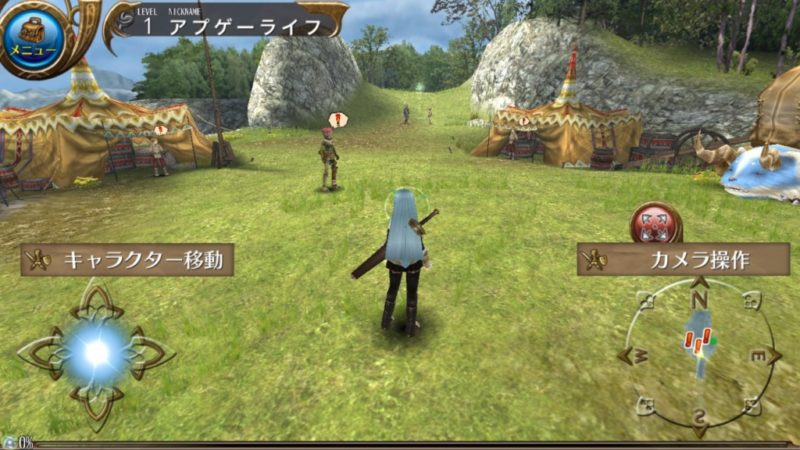
Task: Open the メニュー treasure chest button
Action: [x=35, y=37]
